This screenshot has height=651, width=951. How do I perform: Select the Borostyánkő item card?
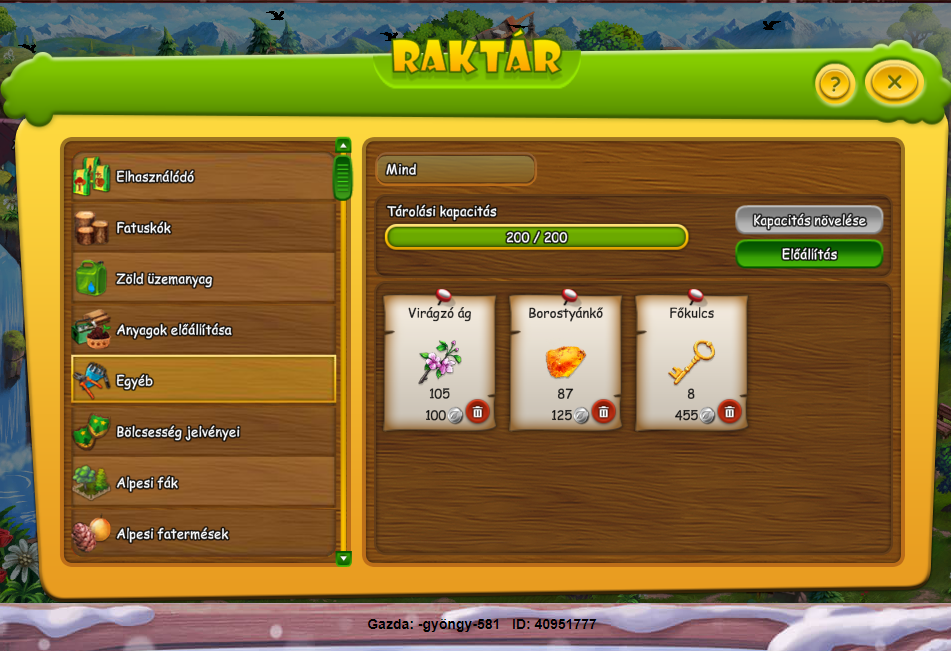[x=565, y=357]
